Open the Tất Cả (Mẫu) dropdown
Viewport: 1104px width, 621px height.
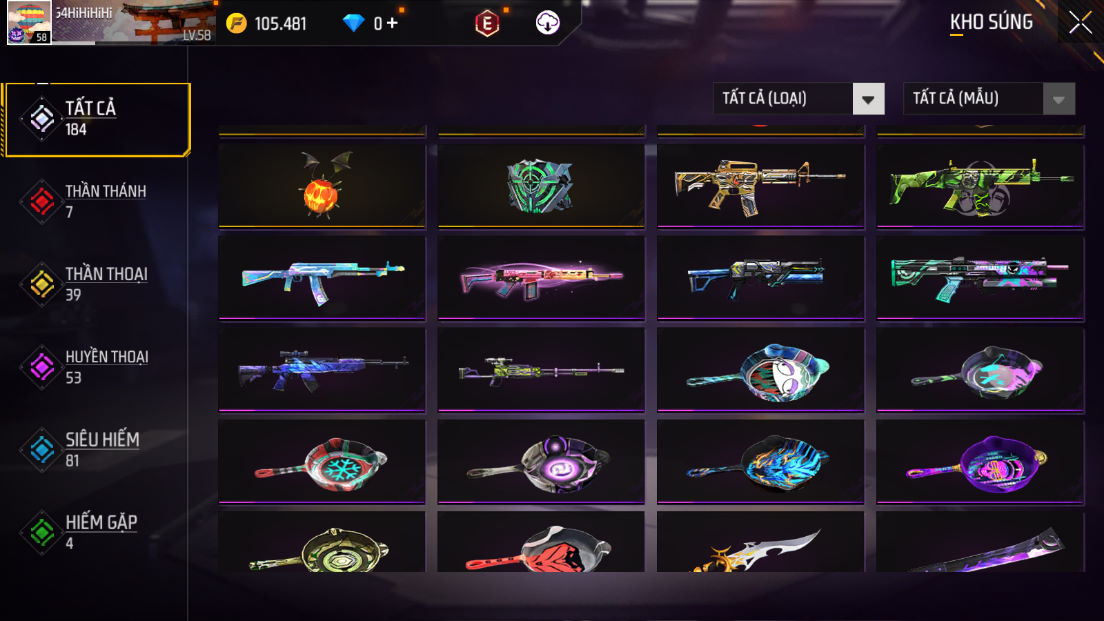(988, 98)
